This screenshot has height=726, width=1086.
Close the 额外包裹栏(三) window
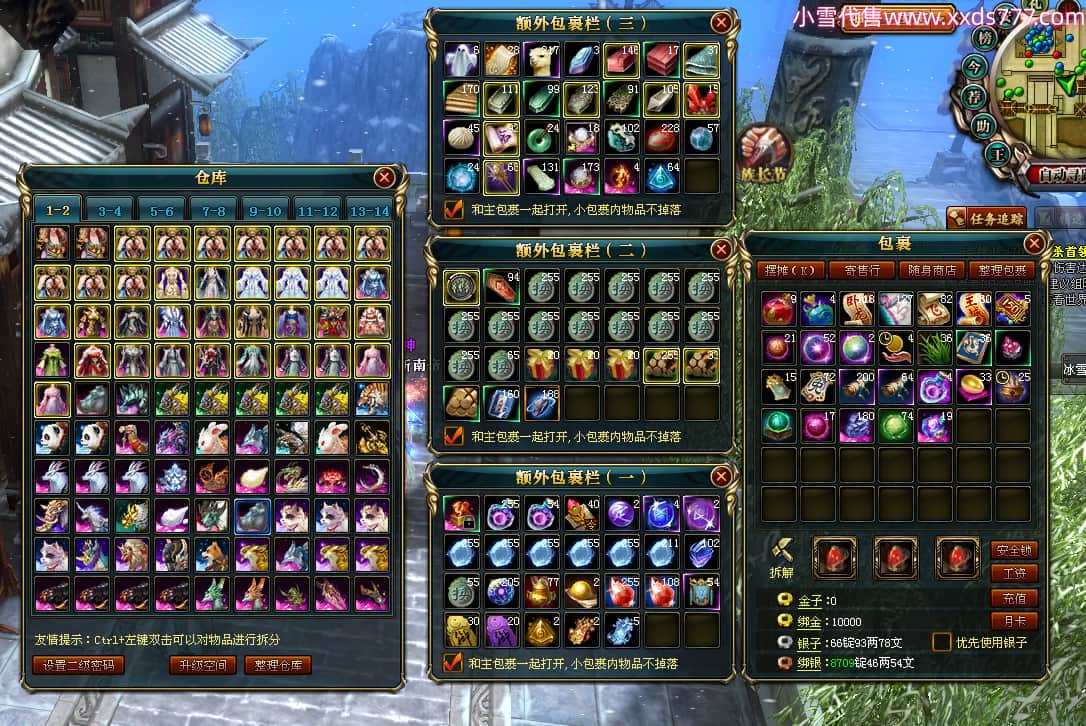pos(720,22)
